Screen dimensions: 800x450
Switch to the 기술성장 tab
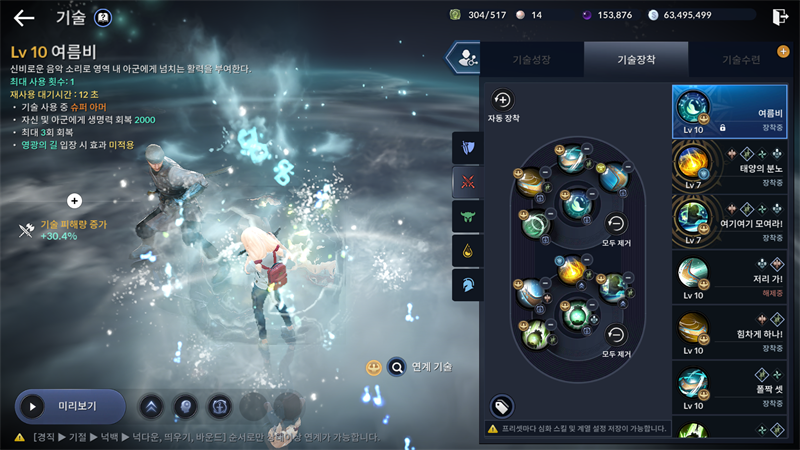(x=531, y=59)
